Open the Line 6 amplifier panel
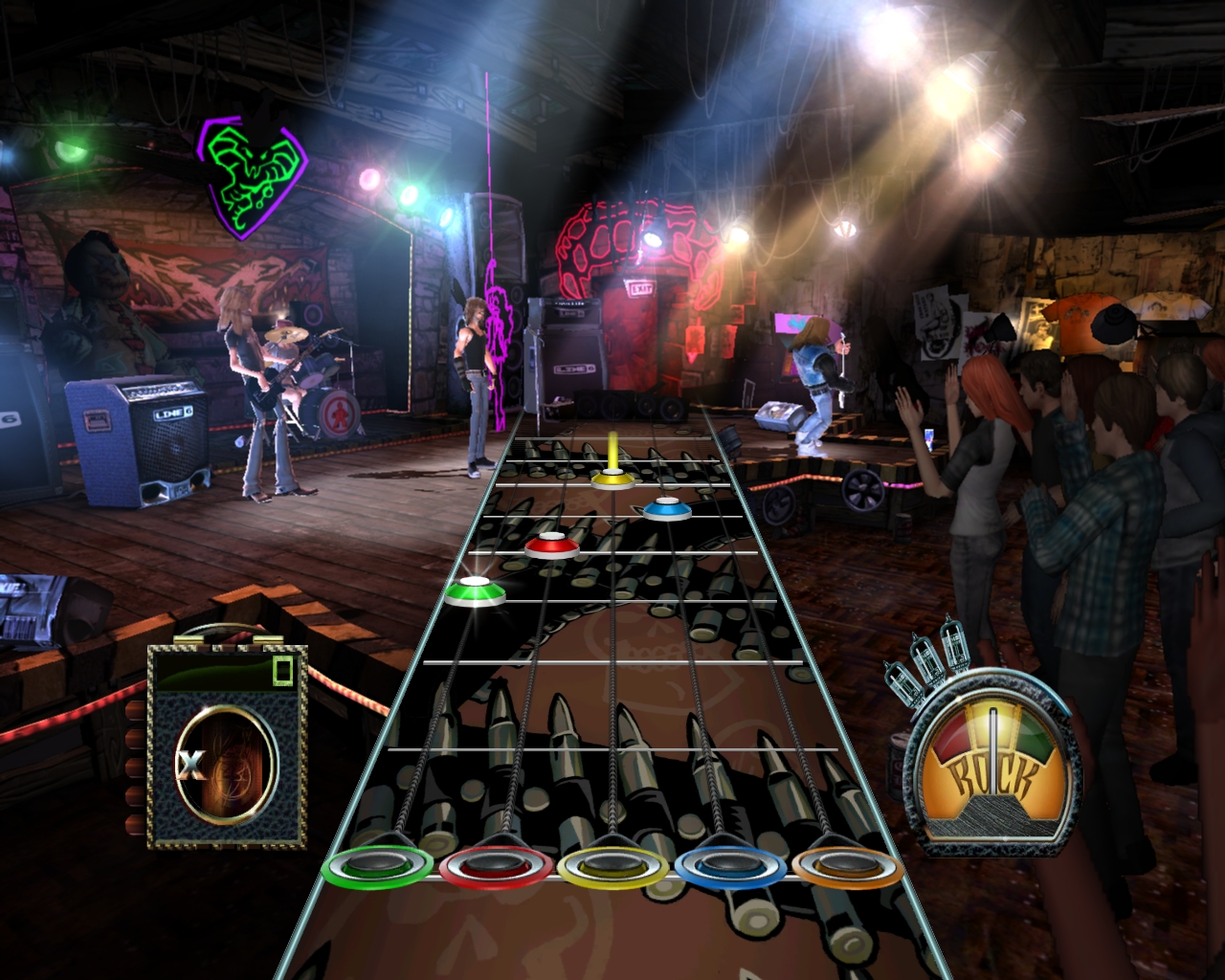The width and height of the screenshot is (1225, 980). tap(142, 440)
